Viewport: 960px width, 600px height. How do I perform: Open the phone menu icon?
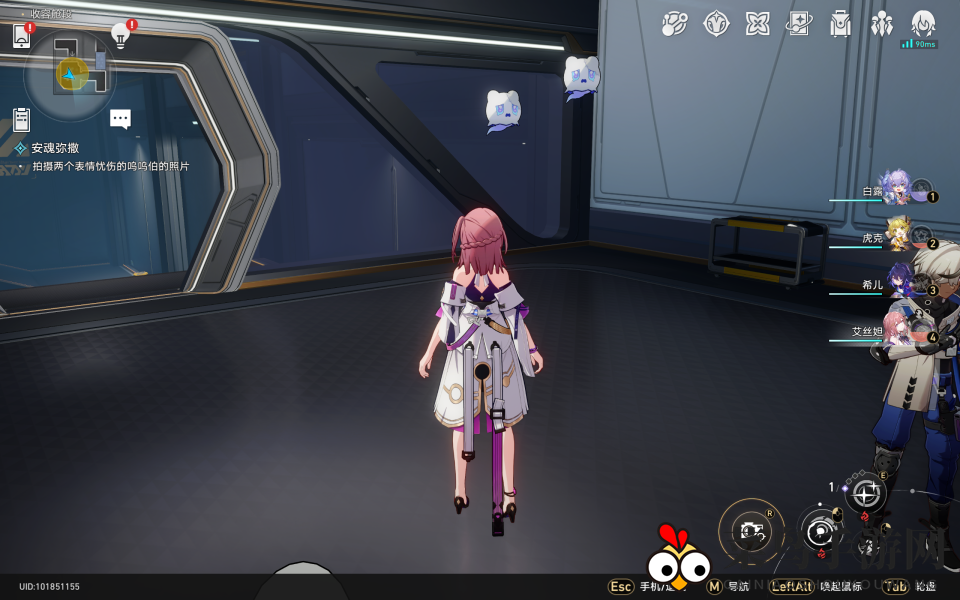pos(22,37)
